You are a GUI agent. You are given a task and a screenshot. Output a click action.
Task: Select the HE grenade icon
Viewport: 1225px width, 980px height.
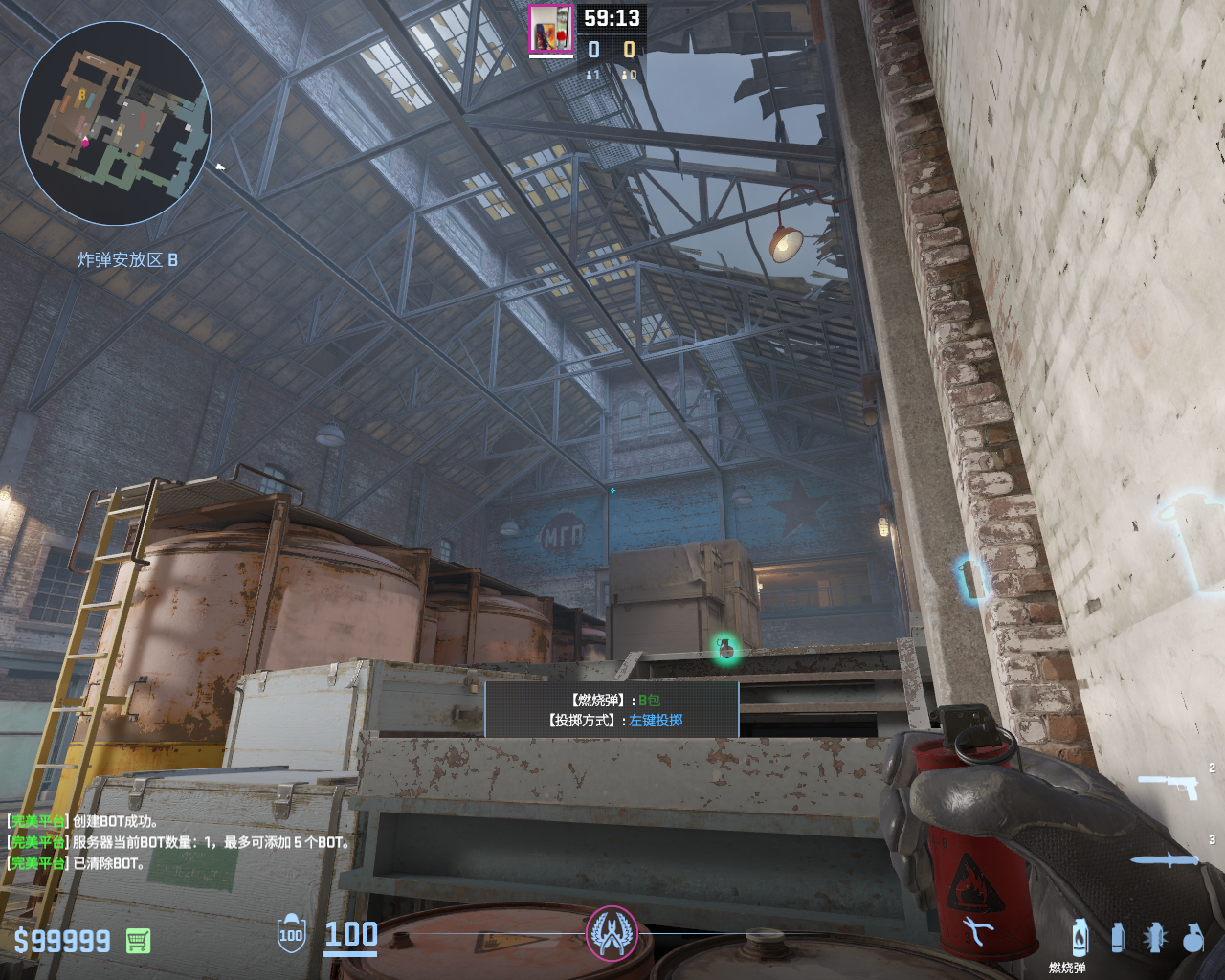click(1192, 938)
